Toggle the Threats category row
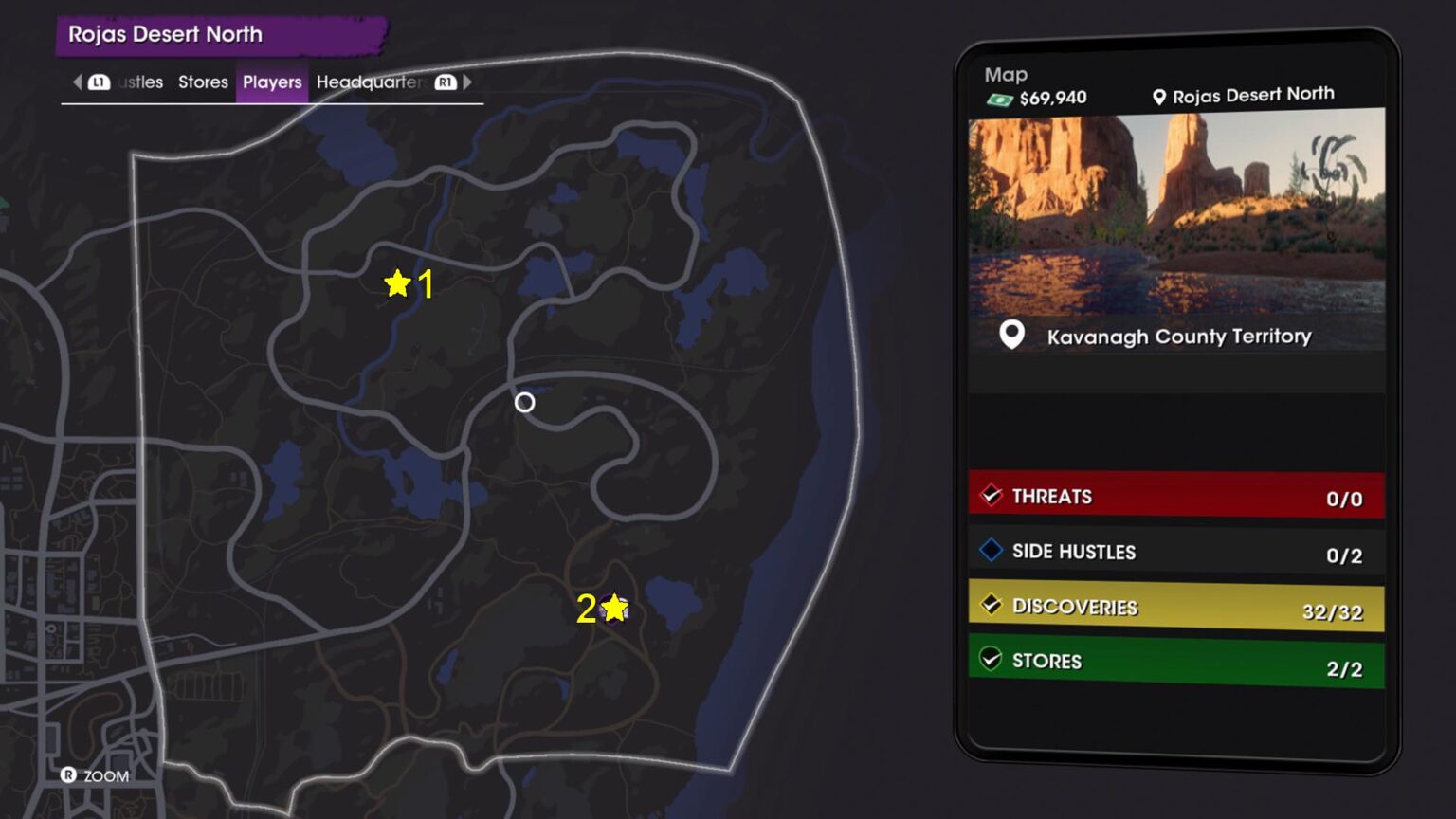This screenshot has height=819, width=1456. [1175, 495]
